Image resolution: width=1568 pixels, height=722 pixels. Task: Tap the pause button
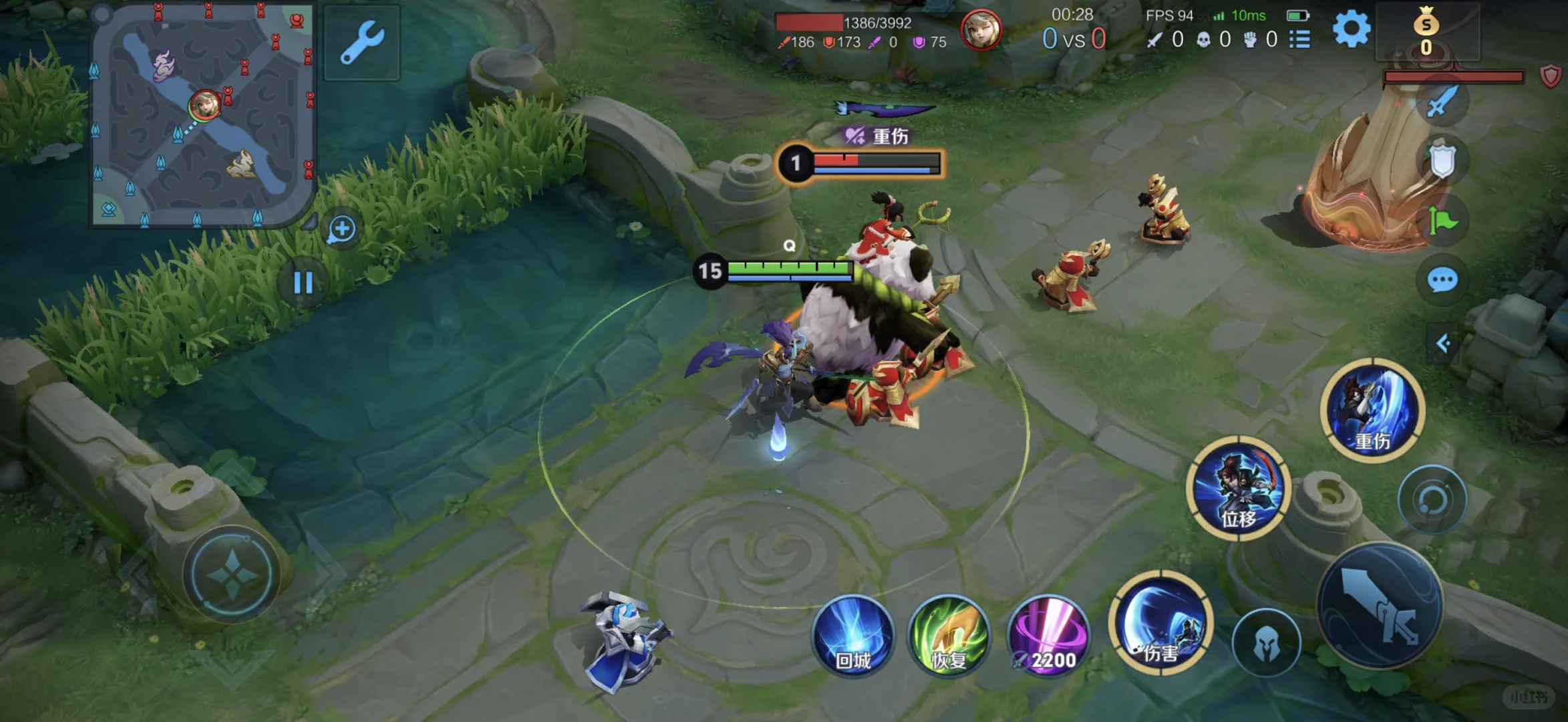coord(303,283)
